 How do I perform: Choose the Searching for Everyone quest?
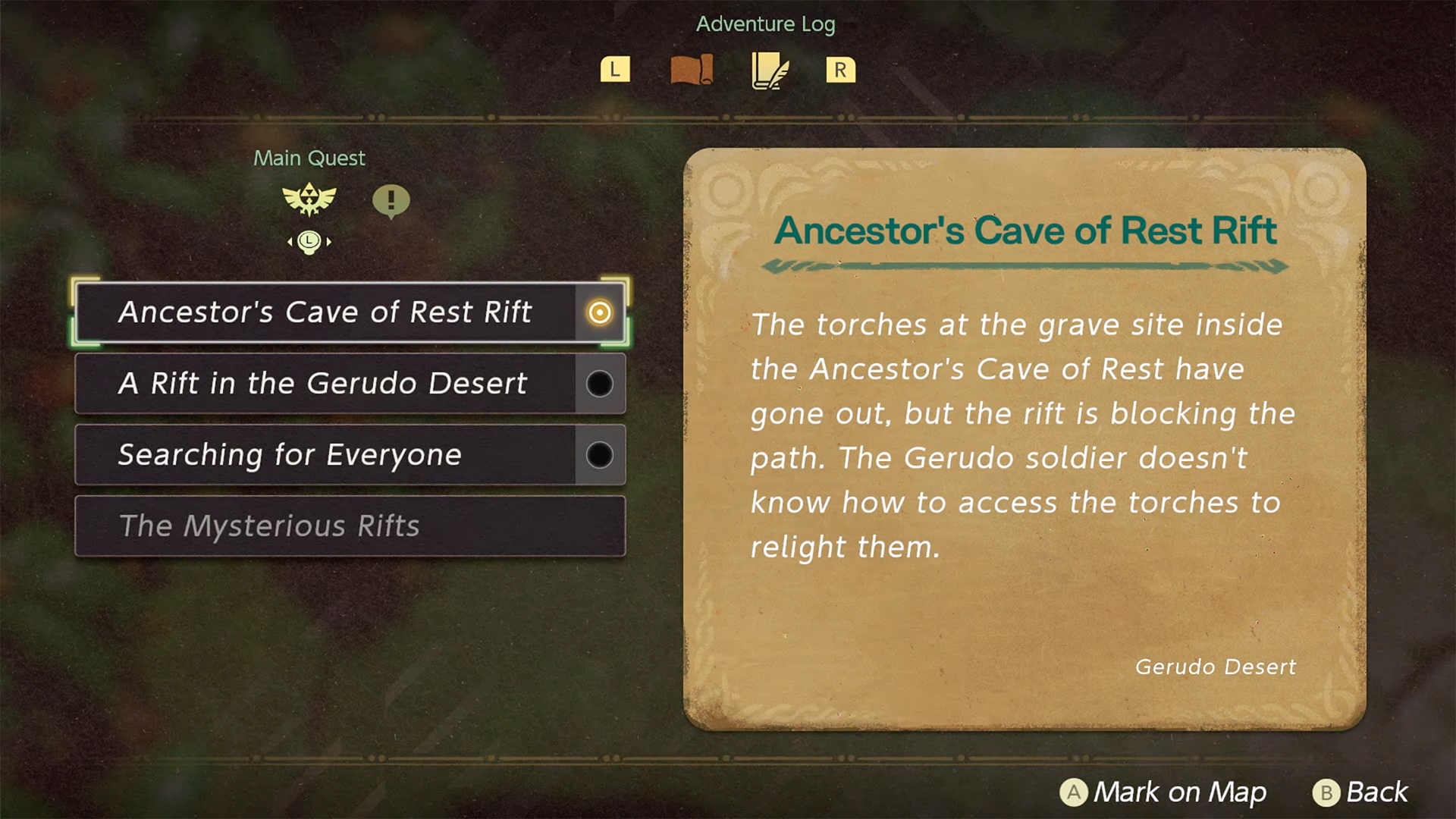(x=325, y=455)
